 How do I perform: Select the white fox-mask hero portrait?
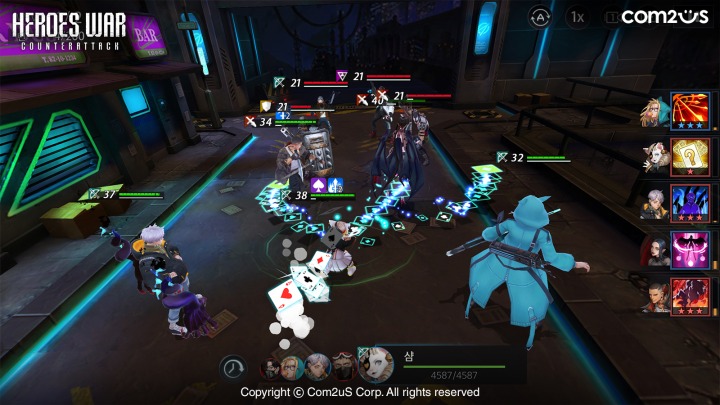point(376,365)
